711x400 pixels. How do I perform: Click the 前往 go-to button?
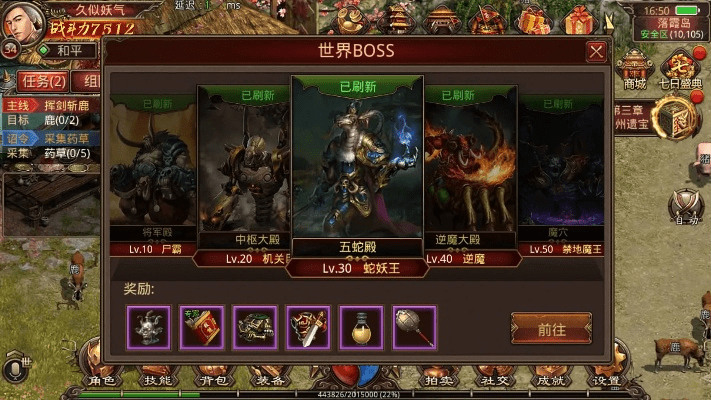551,327
